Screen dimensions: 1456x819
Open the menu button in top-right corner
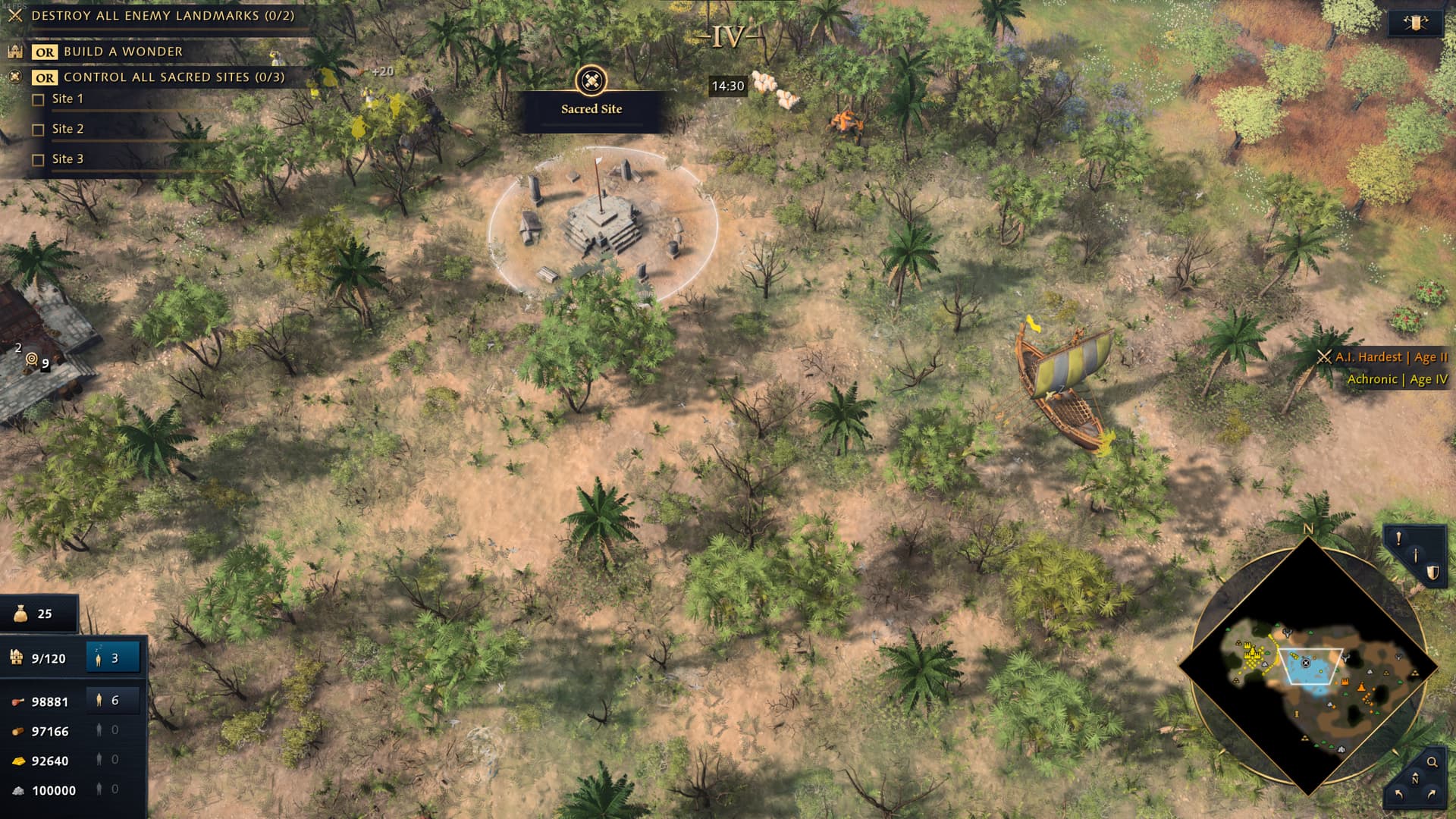click(x=1415, y=23)
